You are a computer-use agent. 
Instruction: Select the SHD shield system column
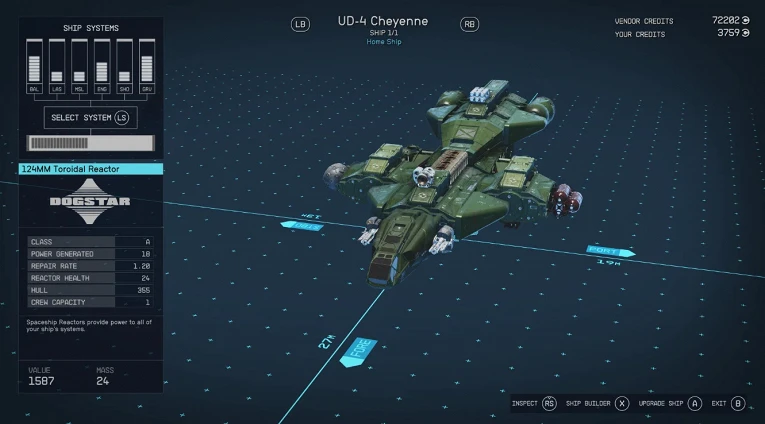(125, 66)
